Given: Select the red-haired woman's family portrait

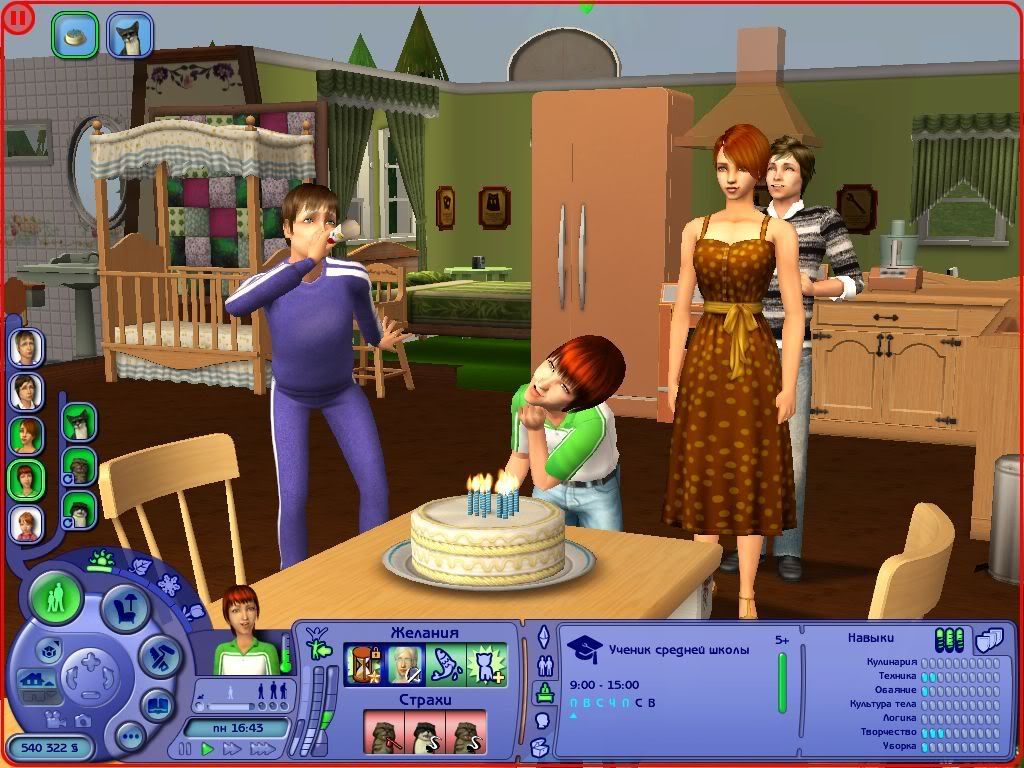Looking at the screenshot, I should [x=26, y=436].
